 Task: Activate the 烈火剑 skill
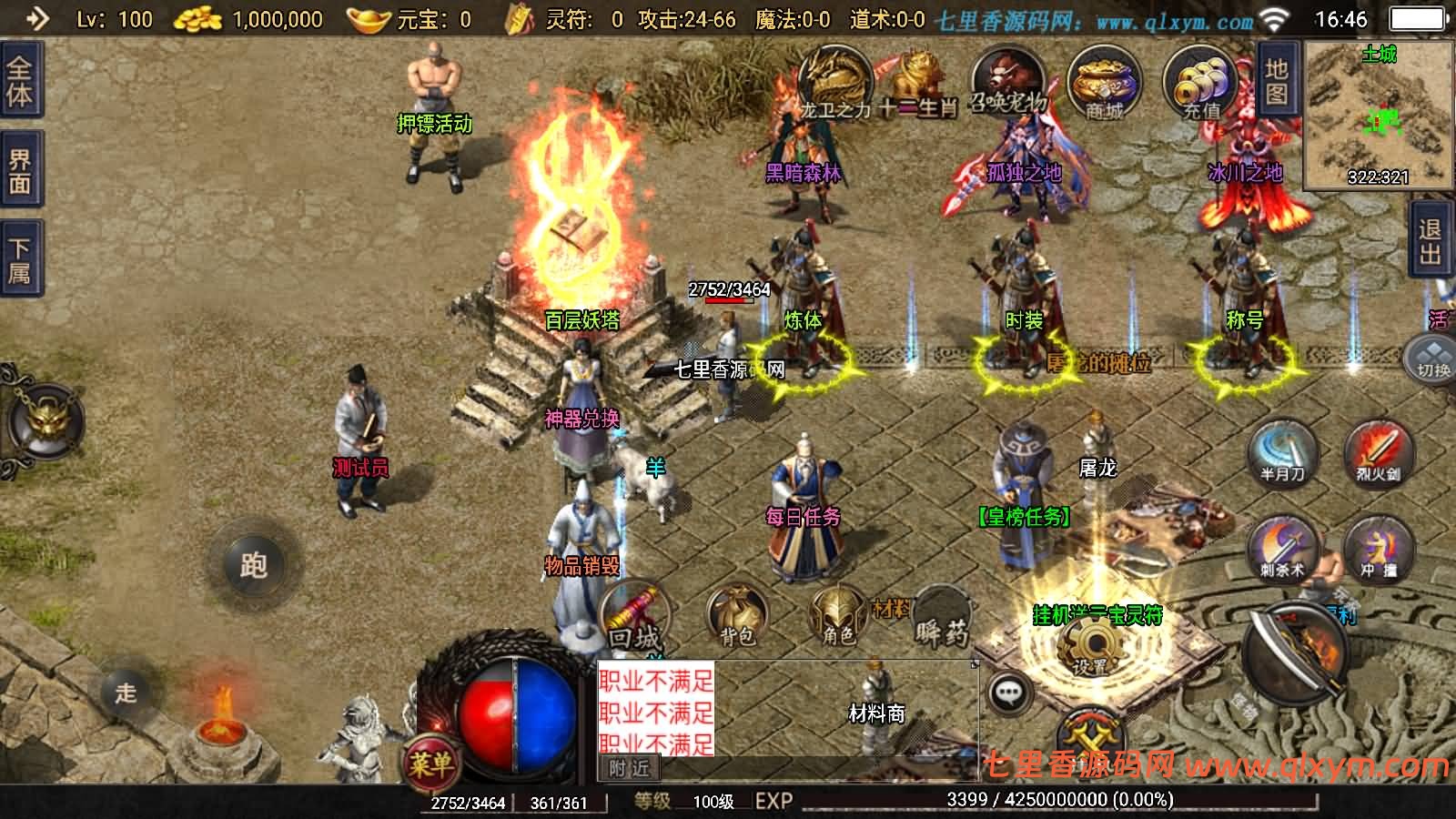[x=1378, y=453]
